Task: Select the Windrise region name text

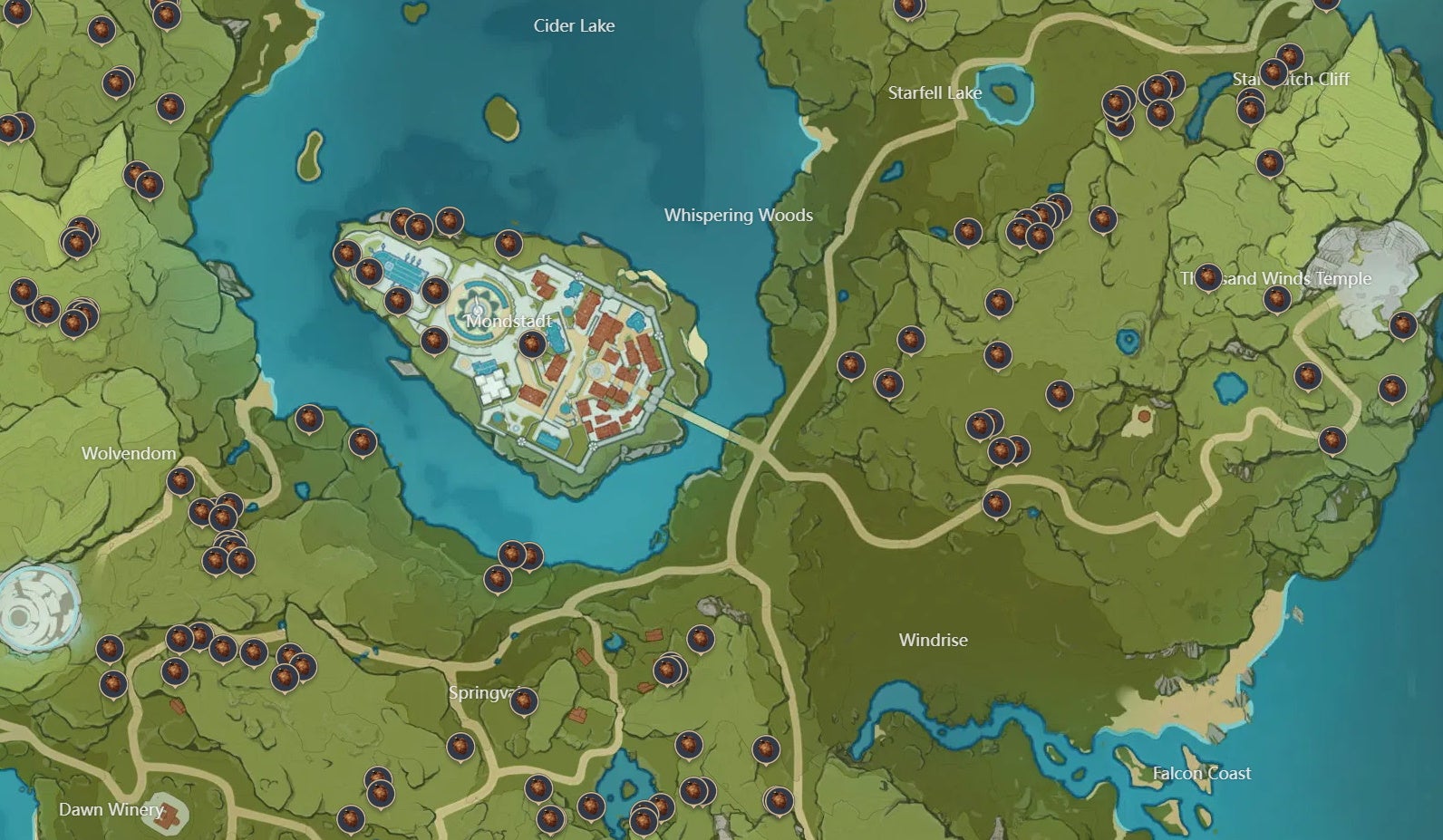Action: click(932, 640)
